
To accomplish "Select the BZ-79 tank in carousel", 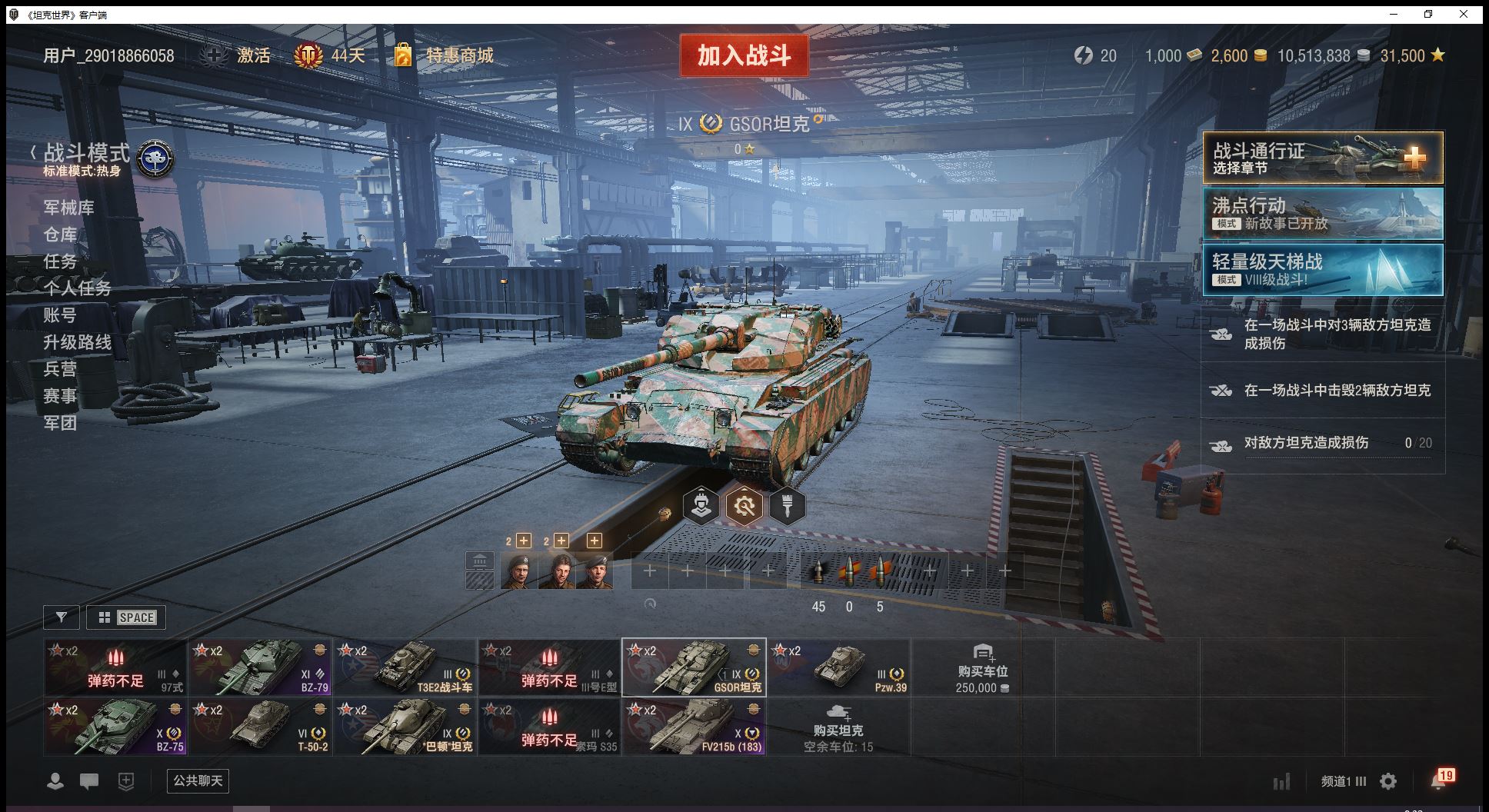I will coord(260,667).
